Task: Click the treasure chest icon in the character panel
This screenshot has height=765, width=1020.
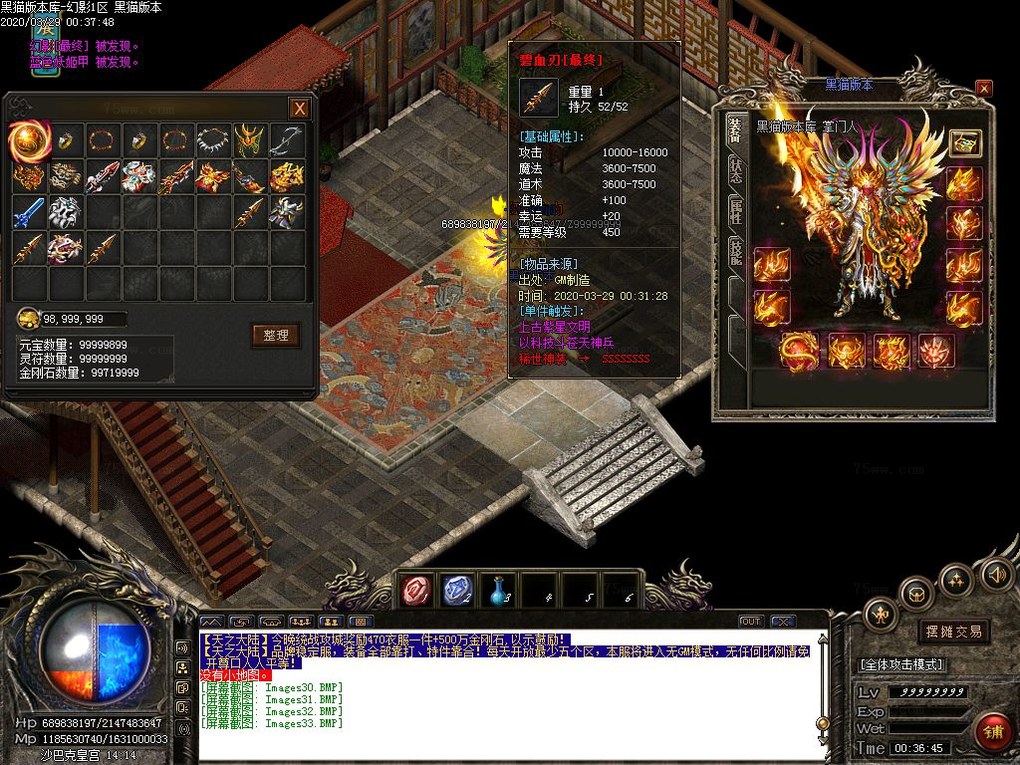Action: [x=964, y=143]
